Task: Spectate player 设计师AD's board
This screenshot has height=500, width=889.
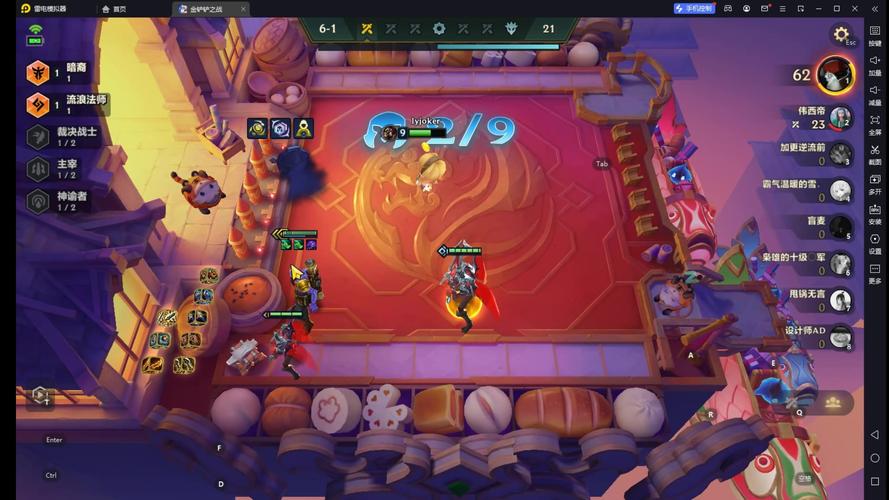Action: coord(840,336)
